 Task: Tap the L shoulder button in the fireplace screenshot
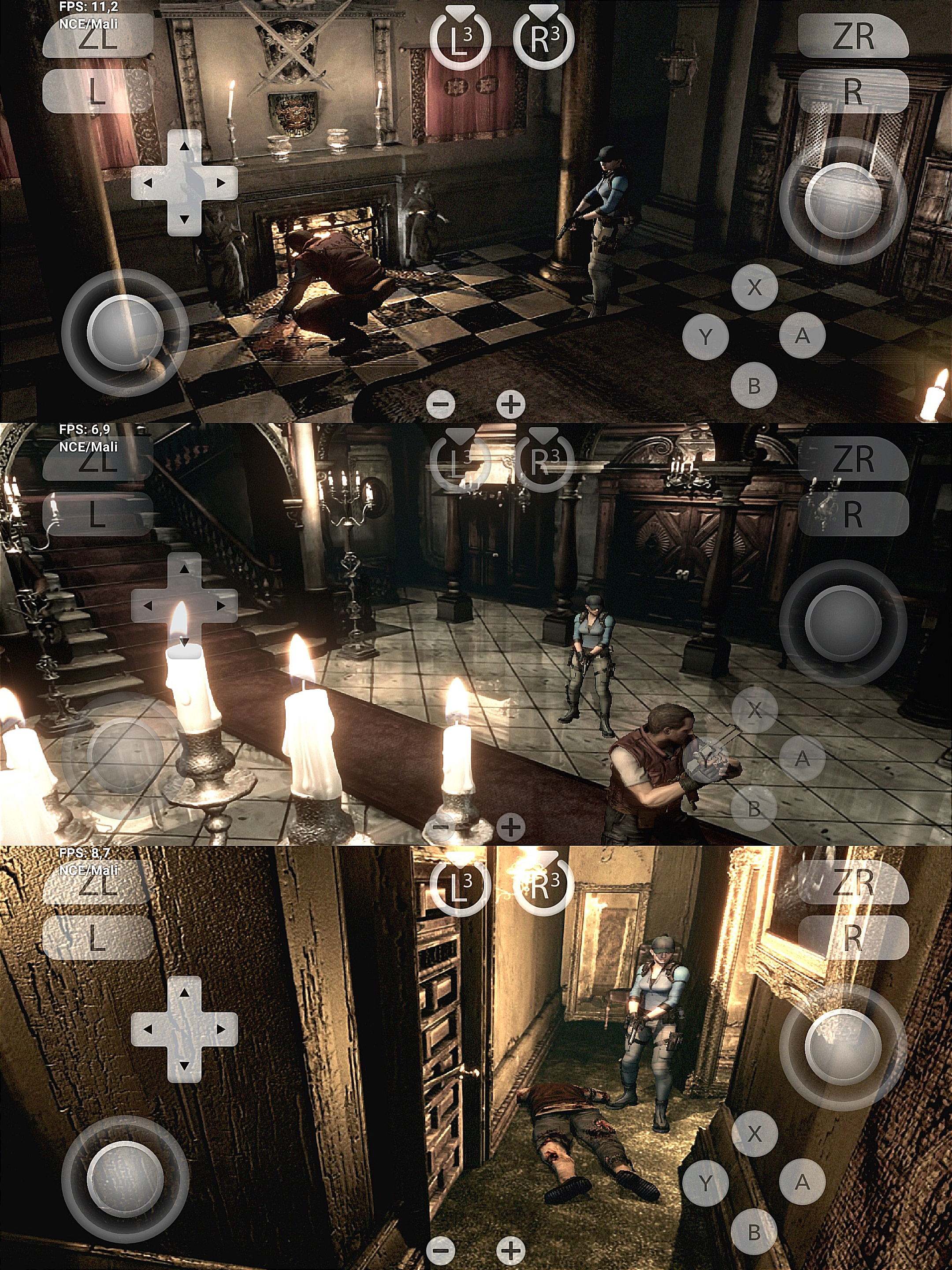click(97, 92)
